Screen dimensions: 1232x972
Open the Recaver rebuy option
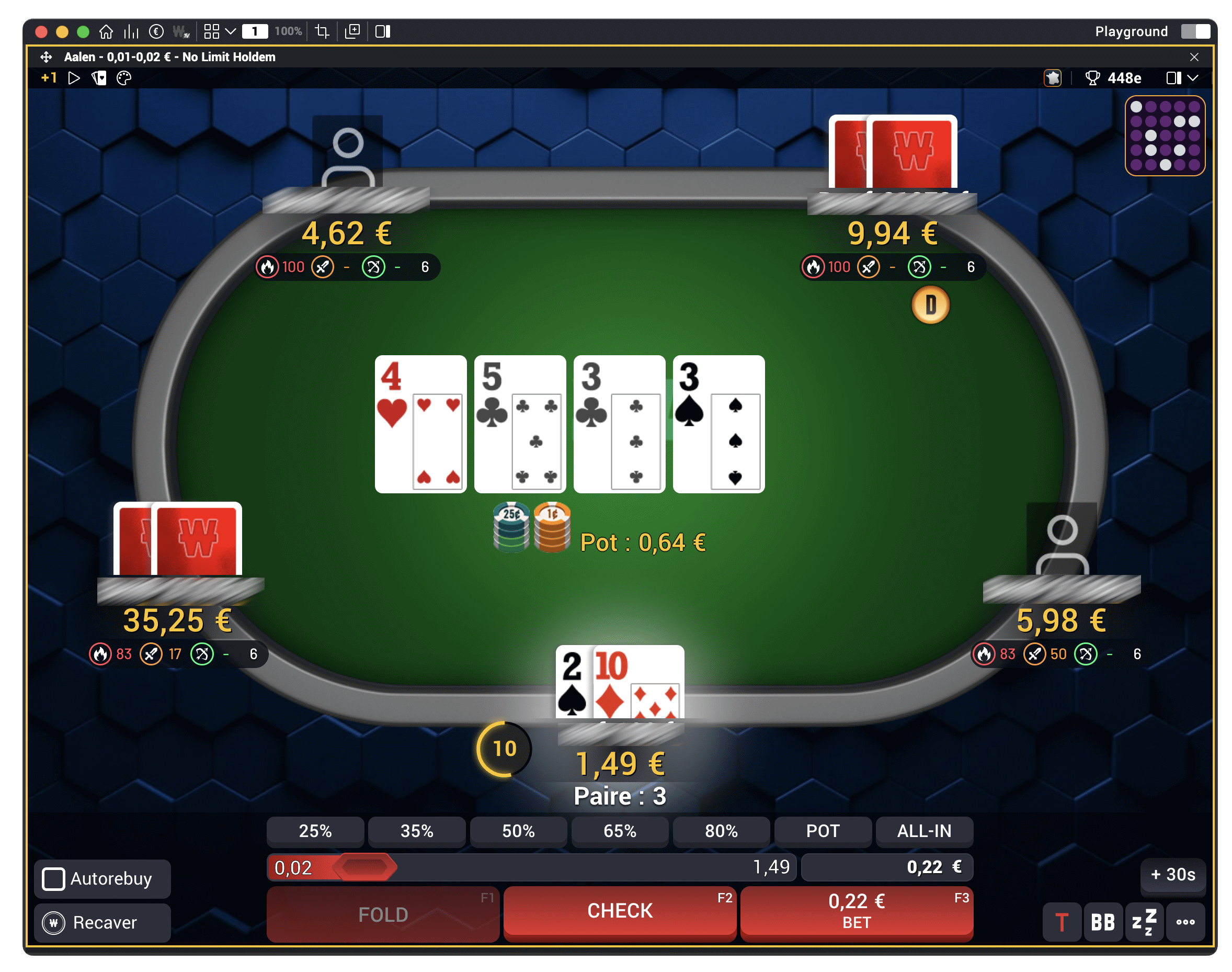(102, 922)
